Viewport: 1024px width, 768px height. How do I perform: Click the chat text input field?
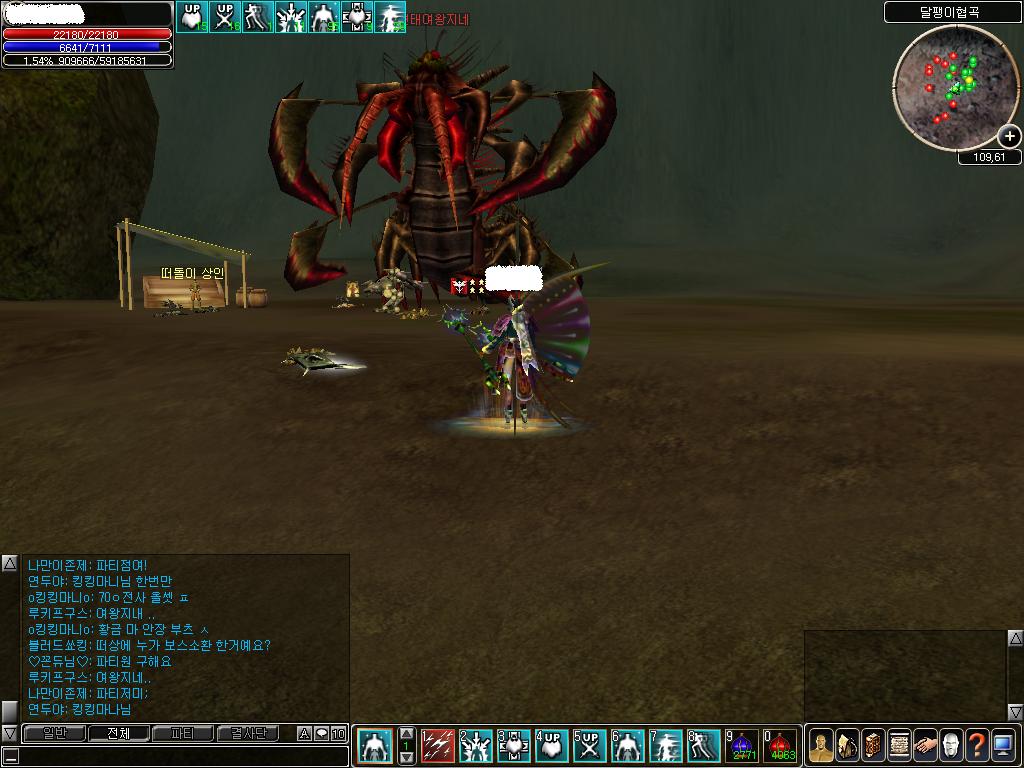pos(175,757)
